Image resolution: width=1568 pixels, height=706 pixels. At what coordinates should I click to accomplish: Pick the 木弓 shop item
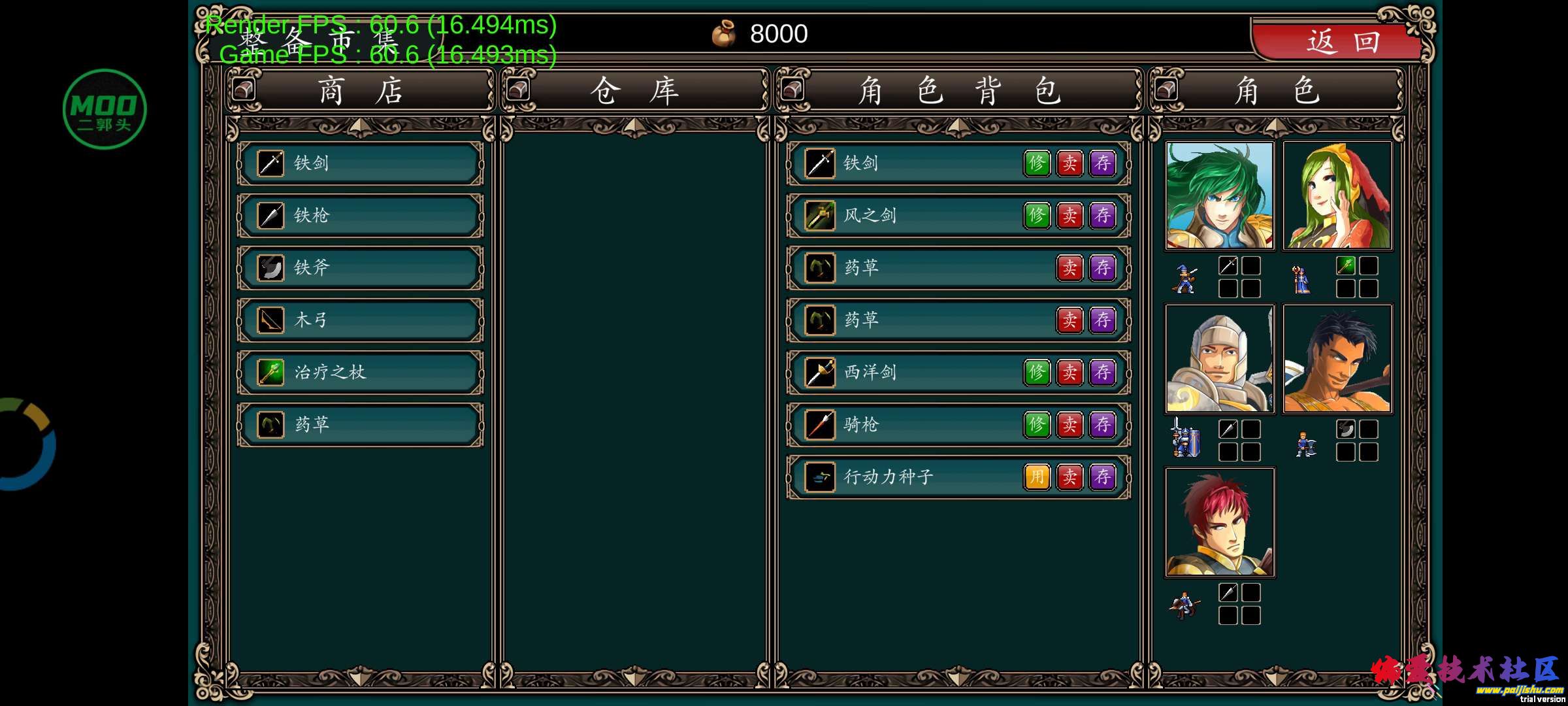[x=361, y=320]
